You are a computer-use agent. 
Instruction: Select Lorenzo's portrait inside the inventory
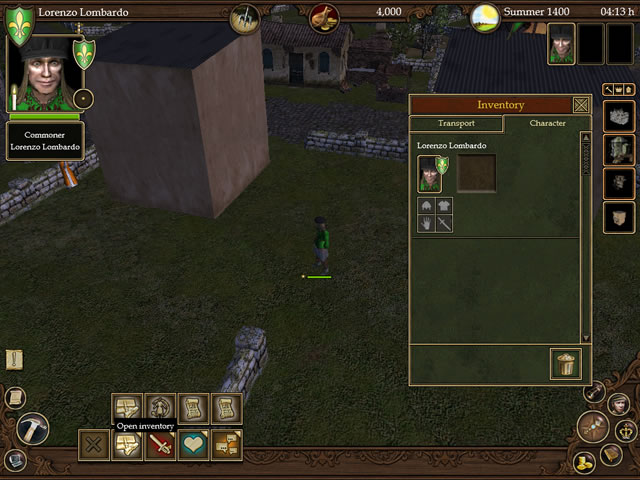[429, 173]
